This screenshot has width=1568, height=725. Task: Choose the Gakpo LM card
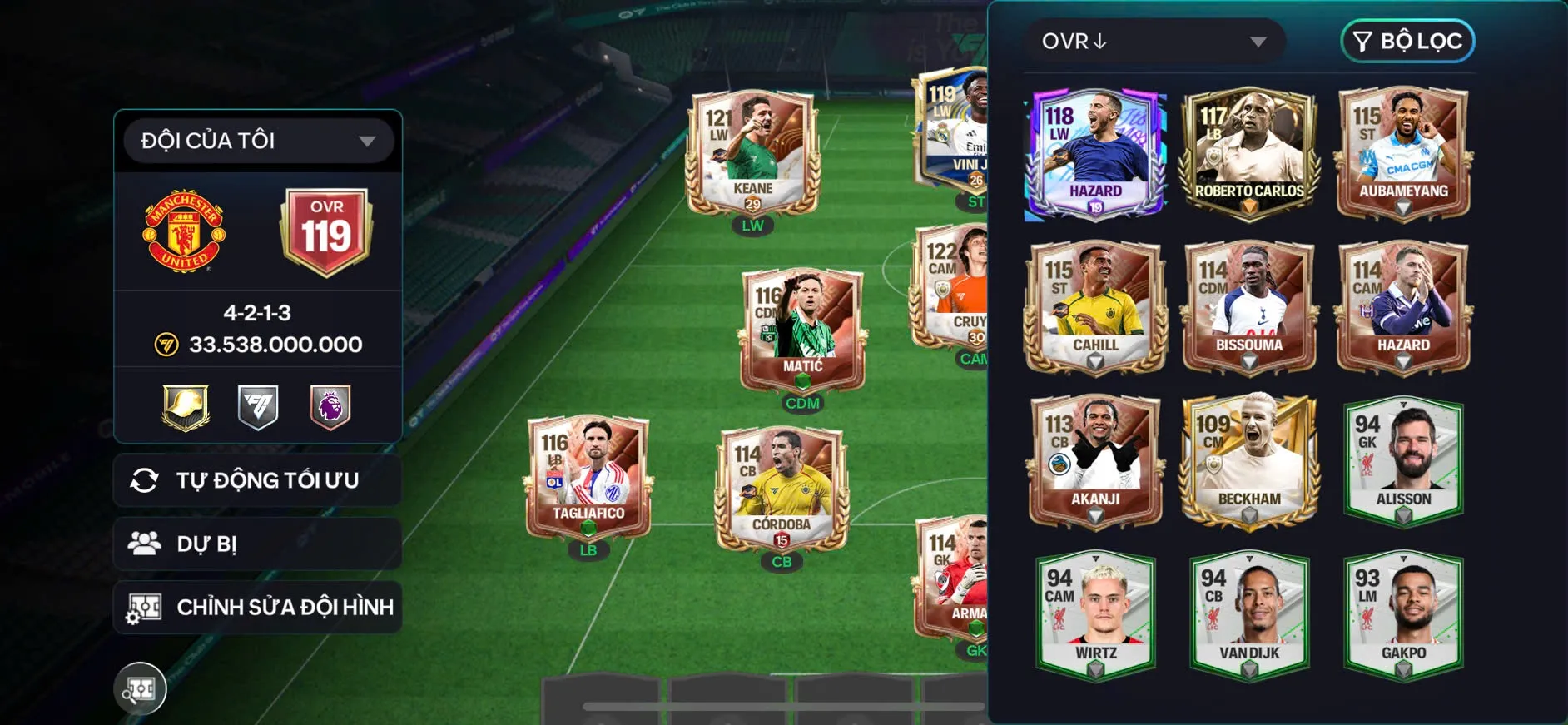(x=1403, y=616)
